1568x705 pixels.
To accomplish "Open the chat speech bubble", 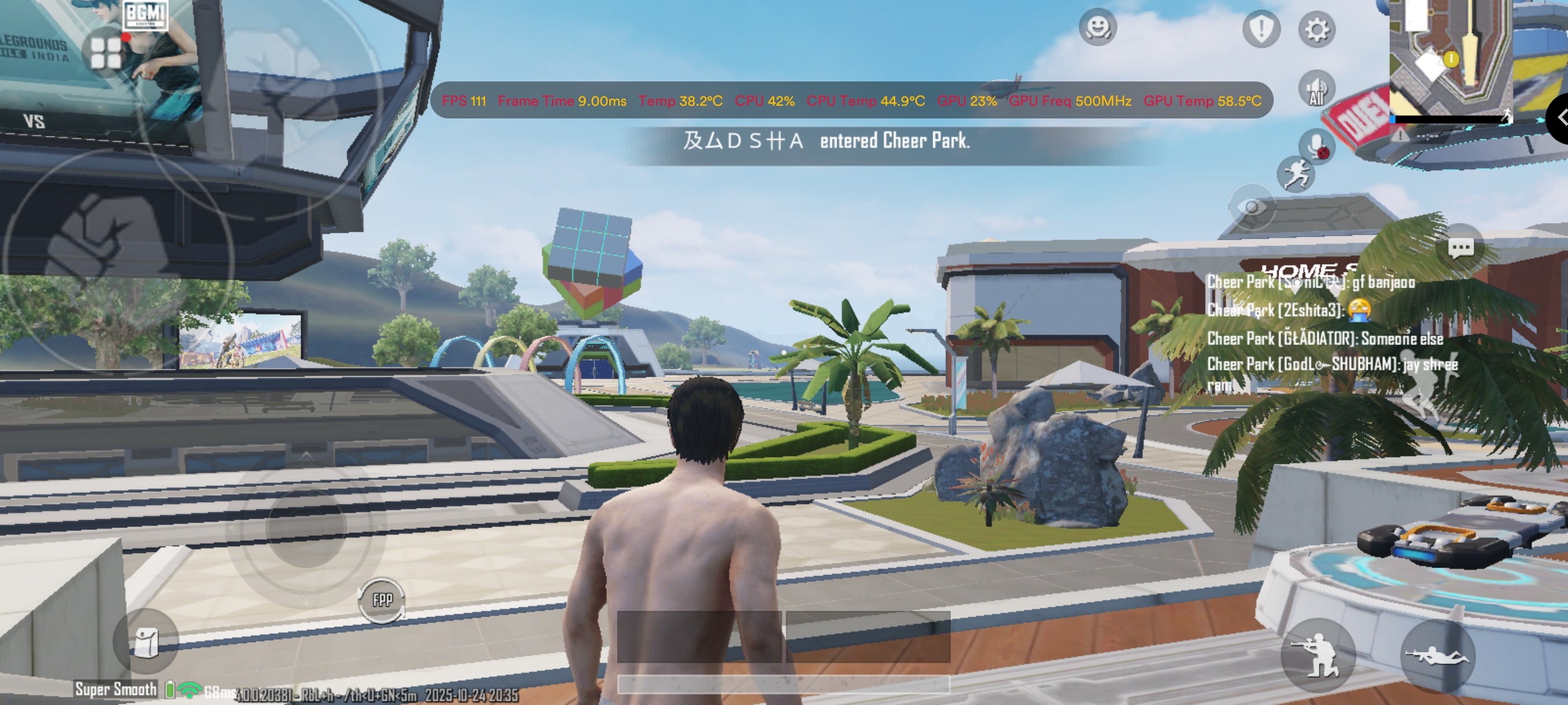I will (x=1460, y=247).
